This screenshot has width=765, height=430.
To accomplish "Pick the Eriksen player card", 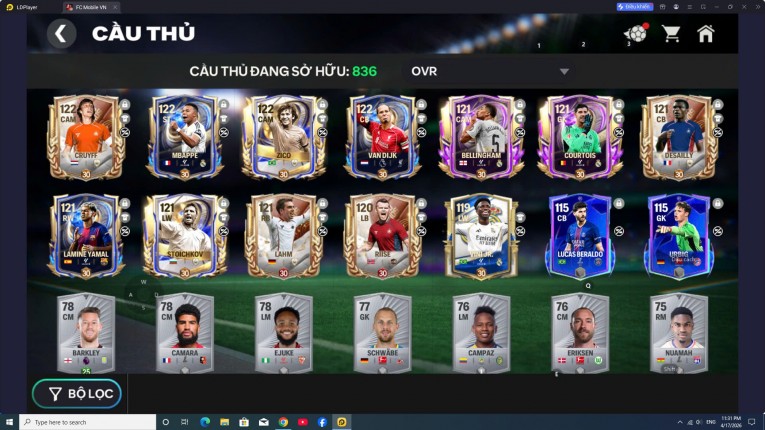I will pyautogui.click(x=581, y=332).
